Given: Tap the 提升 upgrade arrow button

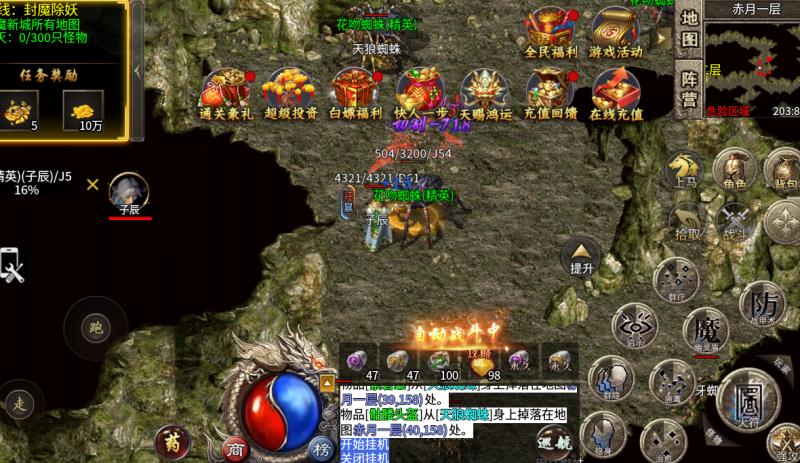Looking at the screenshot, I should point(582,257).
